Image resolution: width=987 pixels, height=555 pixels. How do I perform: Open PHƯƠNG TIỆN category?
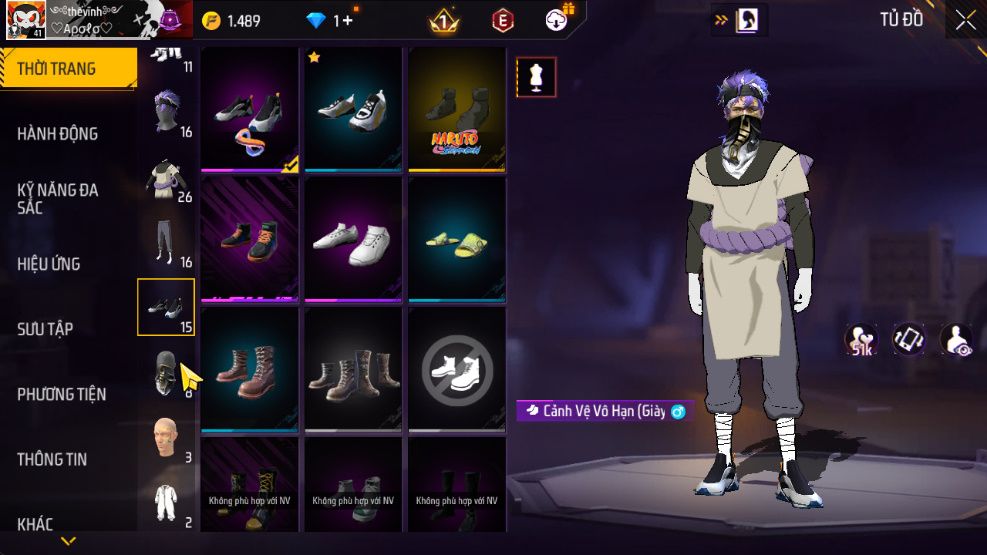click(62, 394)
